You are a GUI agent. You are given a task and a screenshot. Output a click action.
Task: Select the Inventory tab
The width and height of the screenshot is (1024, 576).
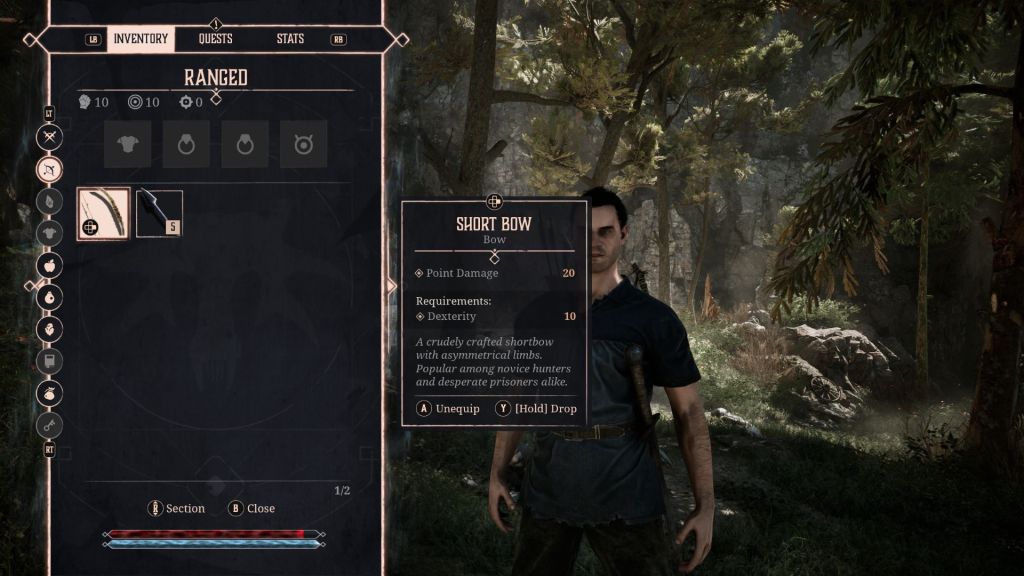140,39
